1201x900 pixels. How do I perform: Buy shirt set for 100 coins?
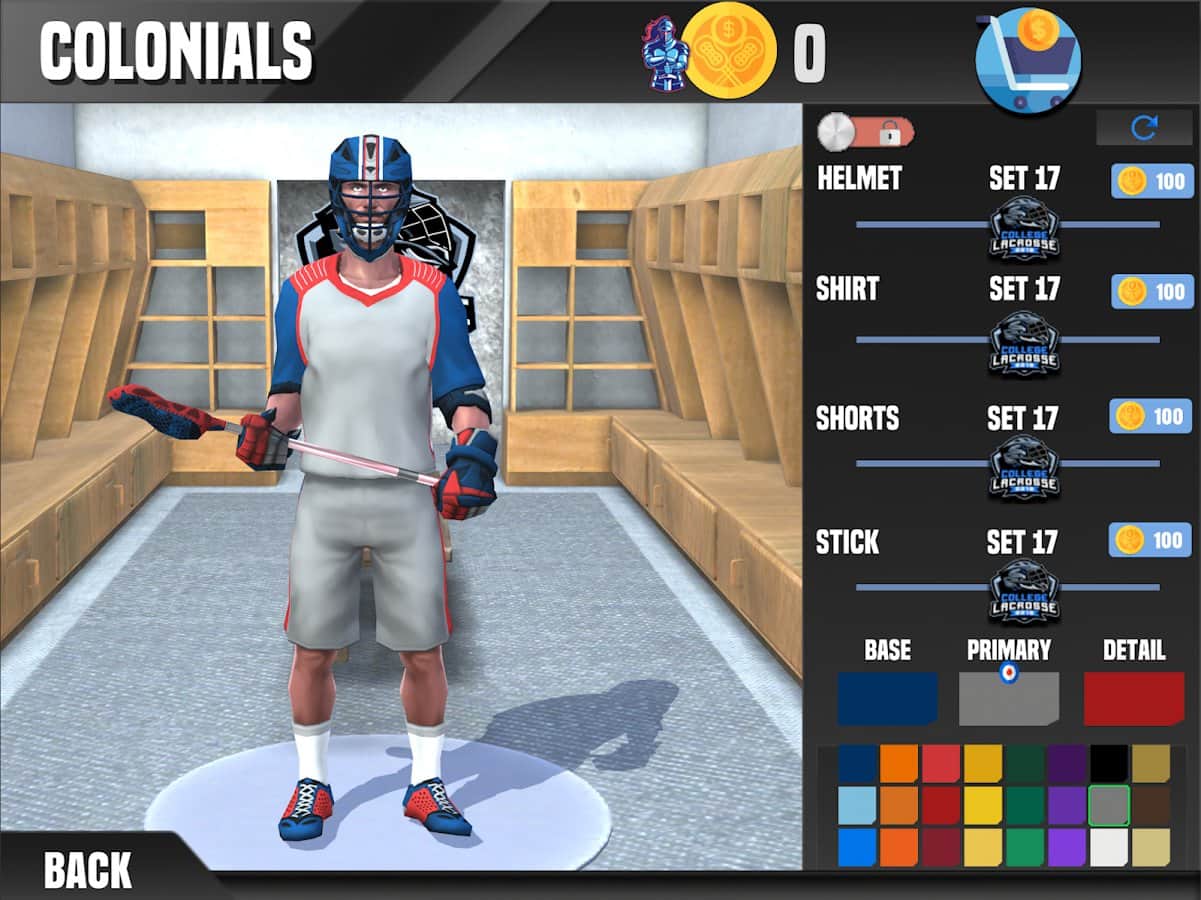pyautogui.click(x=1151, y=291)
